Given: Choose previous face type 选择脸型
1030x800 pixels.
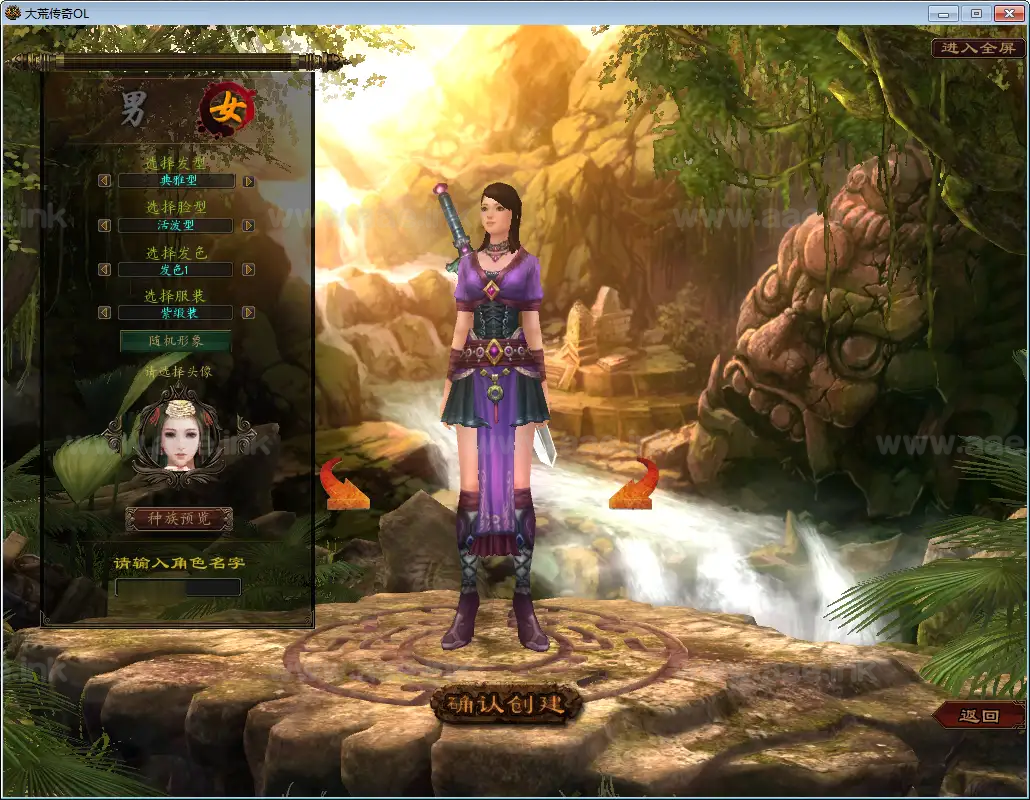Looking at the screenshot, I should (x=104, y=226).
